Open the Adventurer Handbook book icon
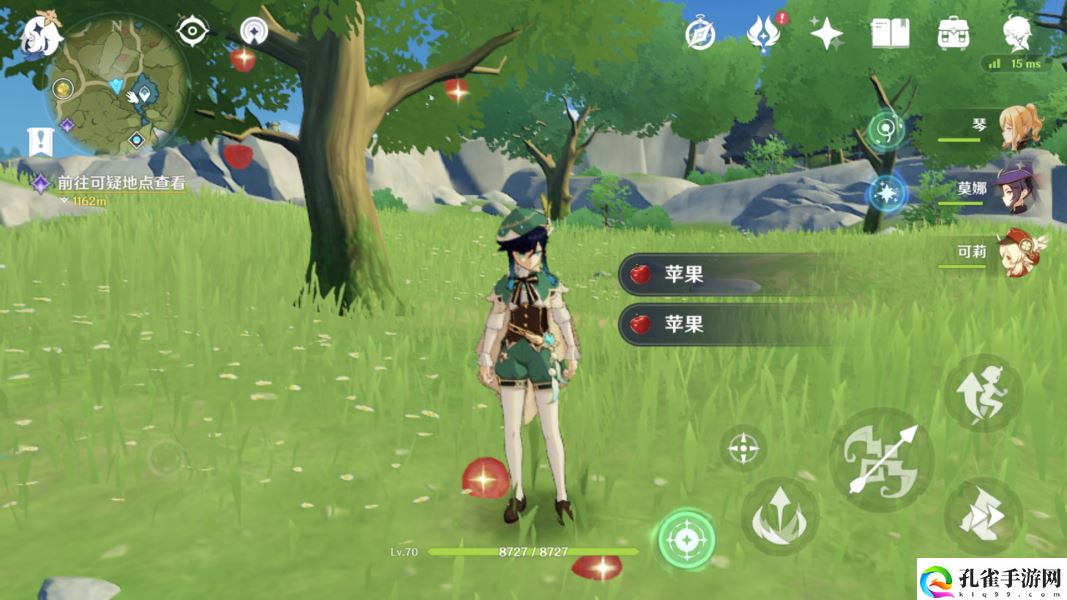 coord(889,34)
